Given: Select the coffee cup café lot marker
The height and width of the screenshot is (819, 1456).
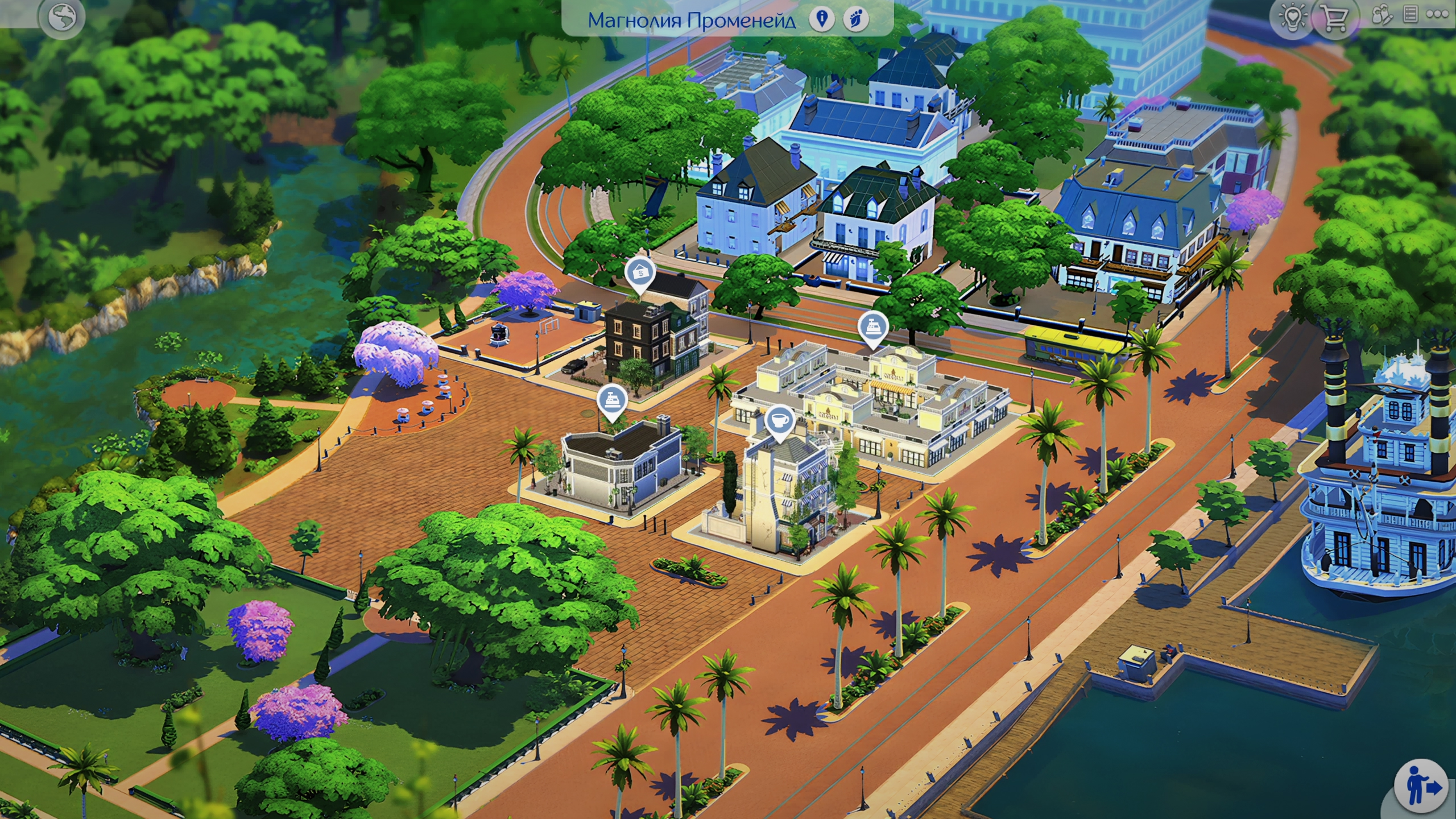Looking at the screenshot, I should 780,421.
